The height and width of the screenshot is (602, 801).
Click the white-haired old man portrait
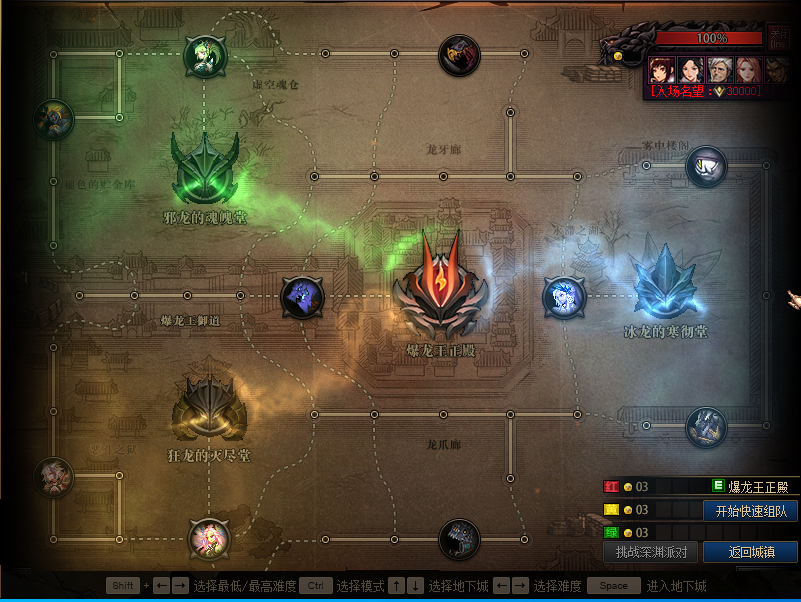tap(718, 70)
